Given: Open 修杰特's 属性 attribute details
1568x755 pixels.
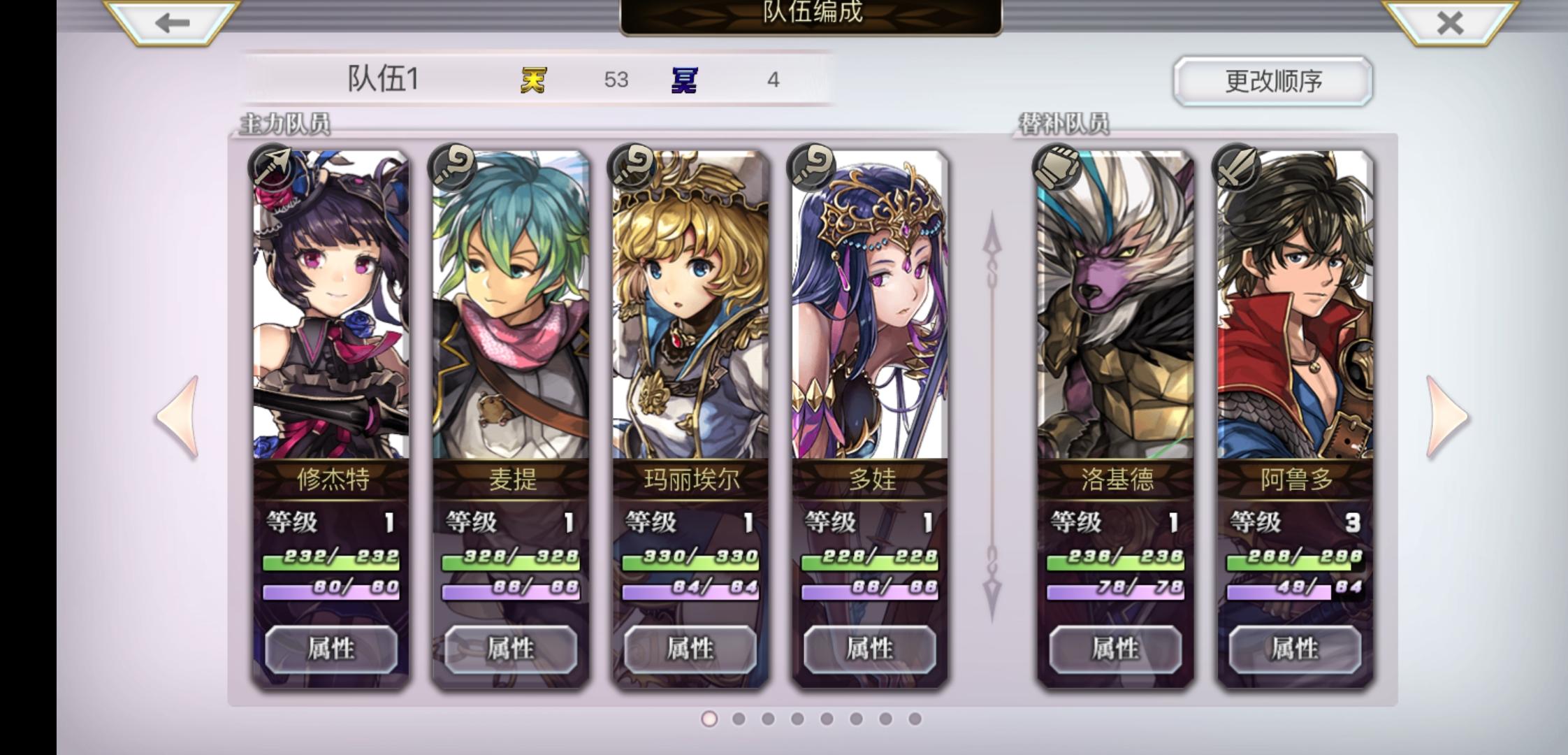Looking at the screenshot, I should click(331, 649).
